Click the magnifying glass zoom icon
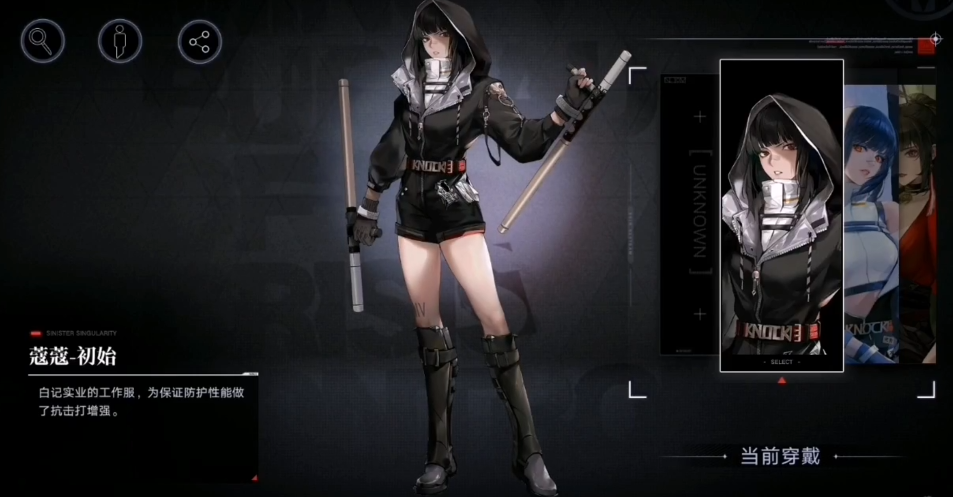Image resolution: width=953 pixels, height=497 pixels. pos(42,41)
